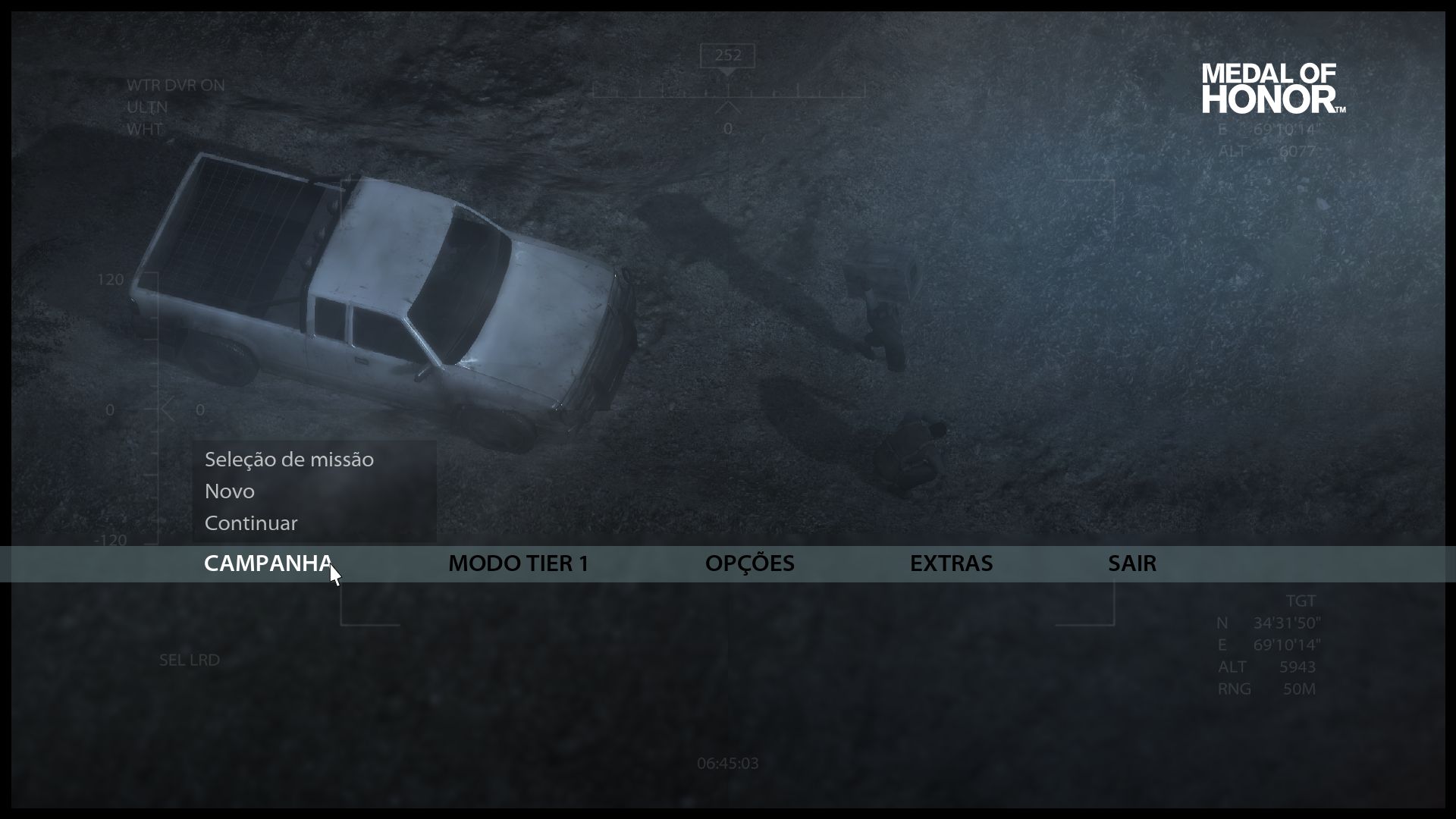Viewport: 1456px width, 819px height.
Task: Select Modo Tier 1
Action: [x=518, y=563]
